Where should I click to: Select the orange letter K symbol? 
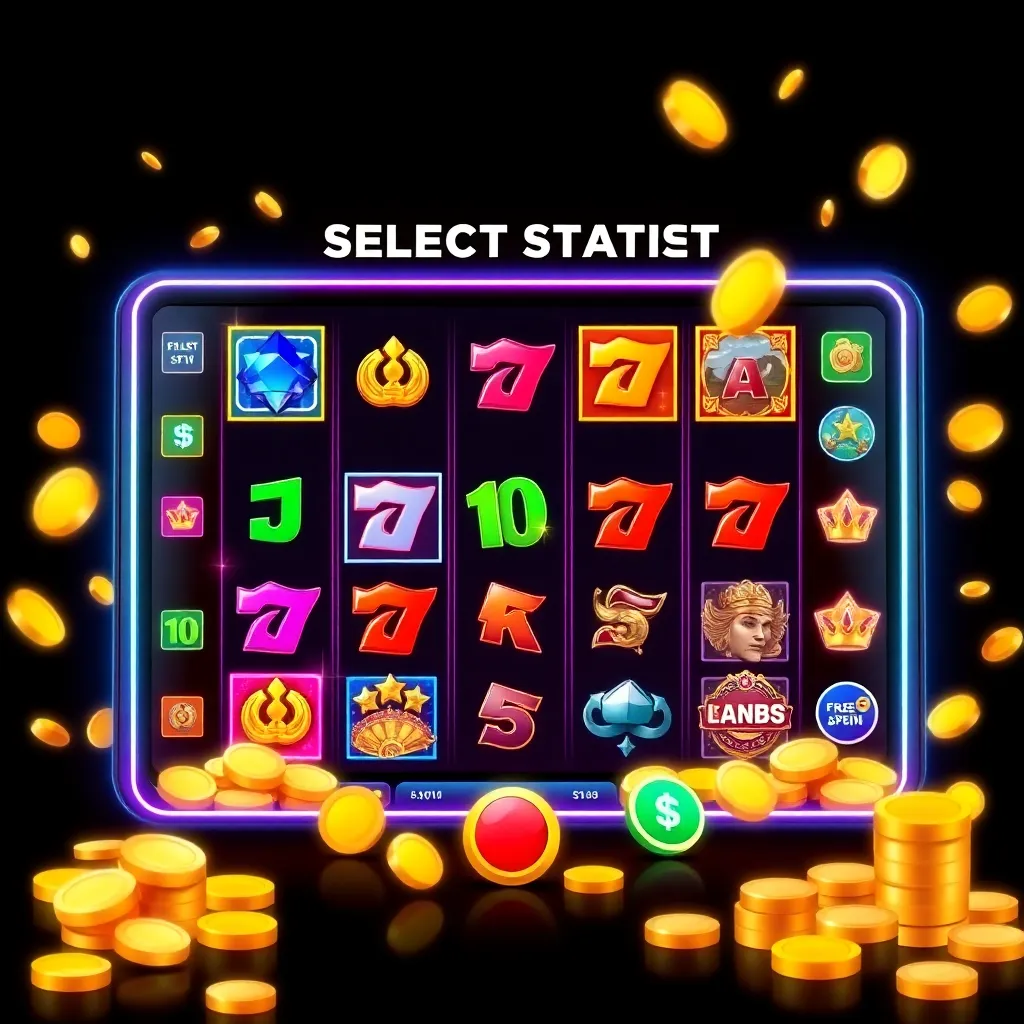coord(510,618)
